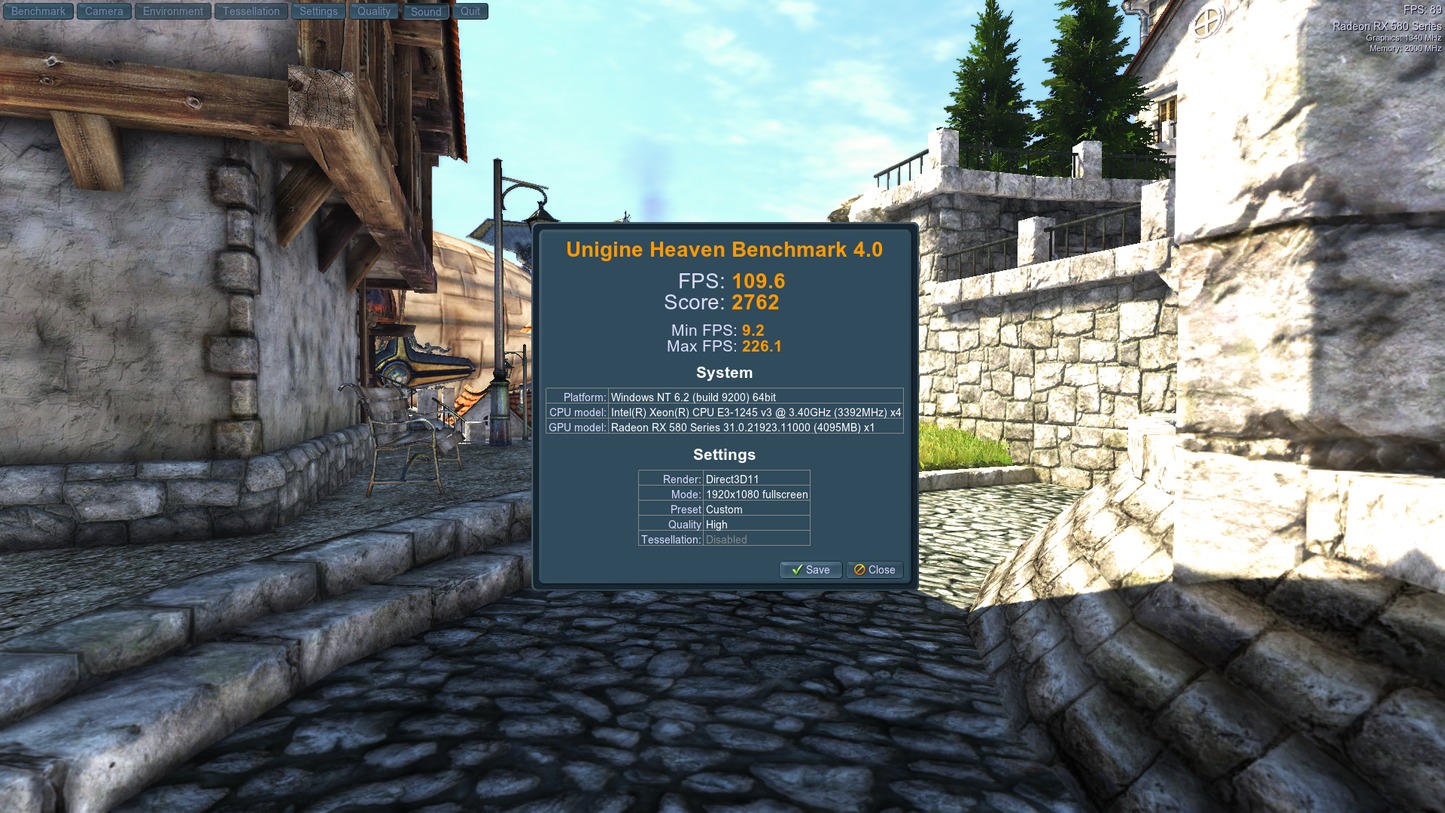Screen dimensions: 1445x813
Task: Open the Tessellation menu
Action: click(x=251, y=12)
